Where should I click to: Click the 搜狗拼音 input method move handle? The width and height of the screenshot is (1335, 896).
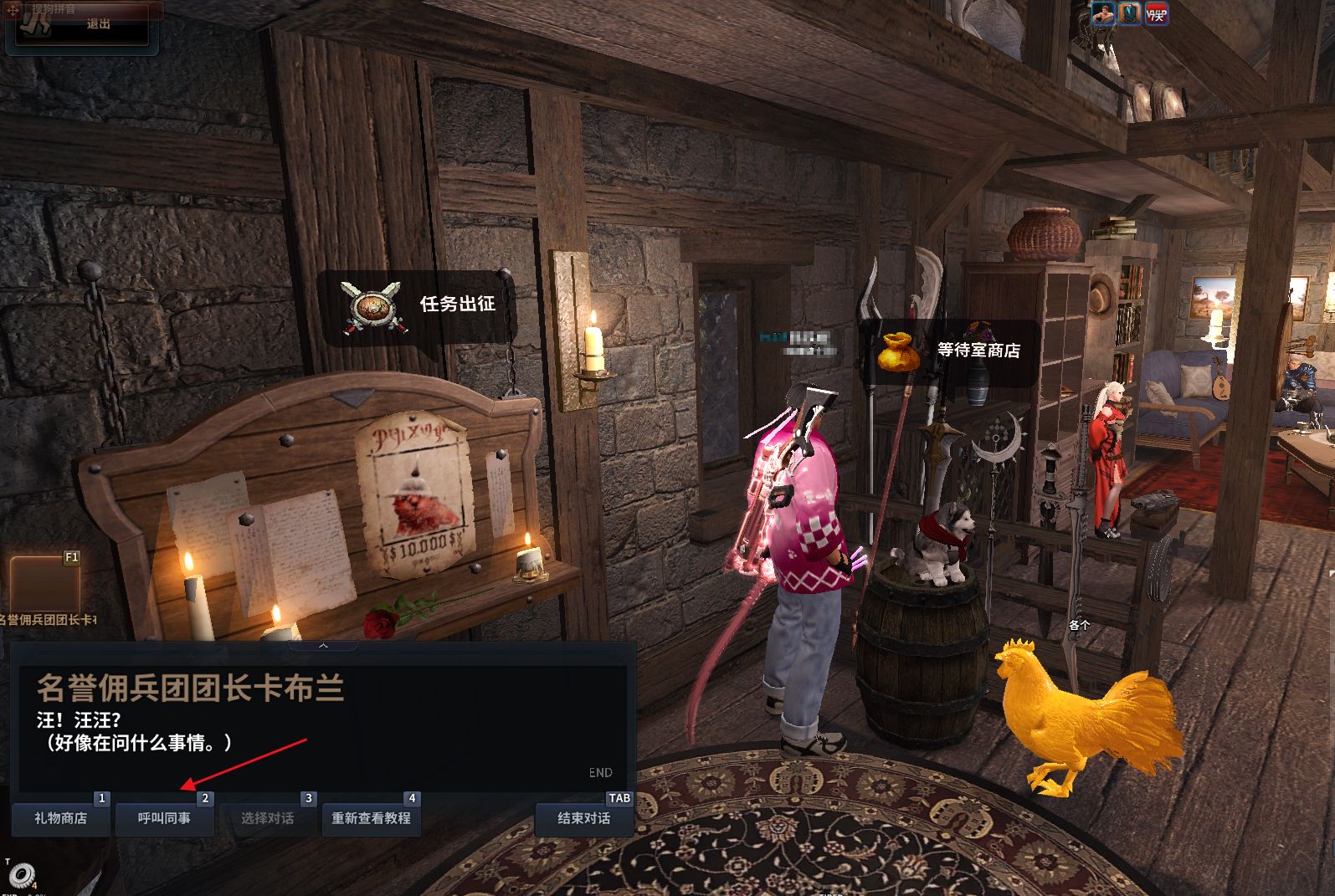(x=13, y=11)
